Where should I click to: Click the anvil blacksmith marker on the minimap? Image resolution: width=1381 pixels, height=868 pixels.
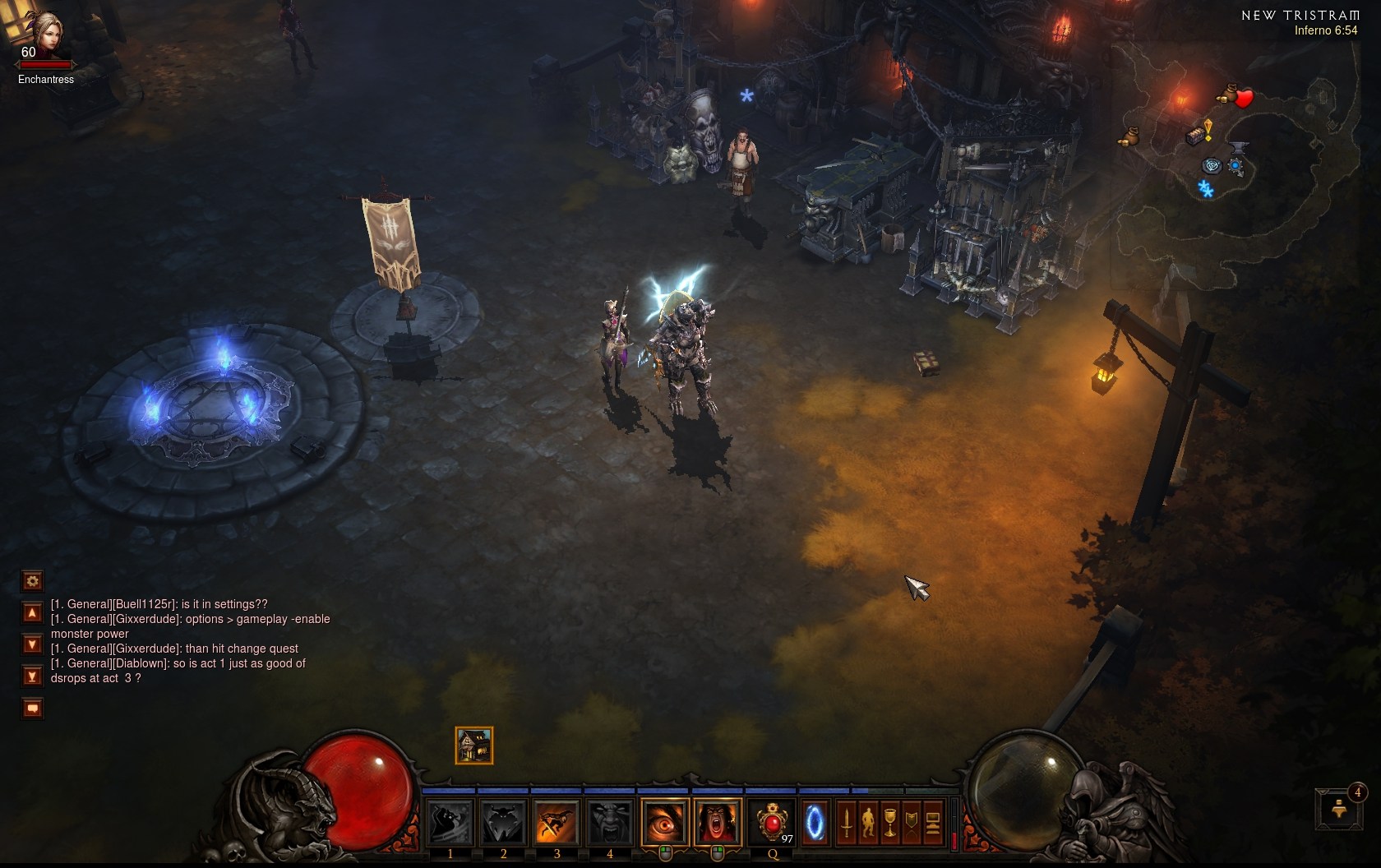(x=1240, y=149)
